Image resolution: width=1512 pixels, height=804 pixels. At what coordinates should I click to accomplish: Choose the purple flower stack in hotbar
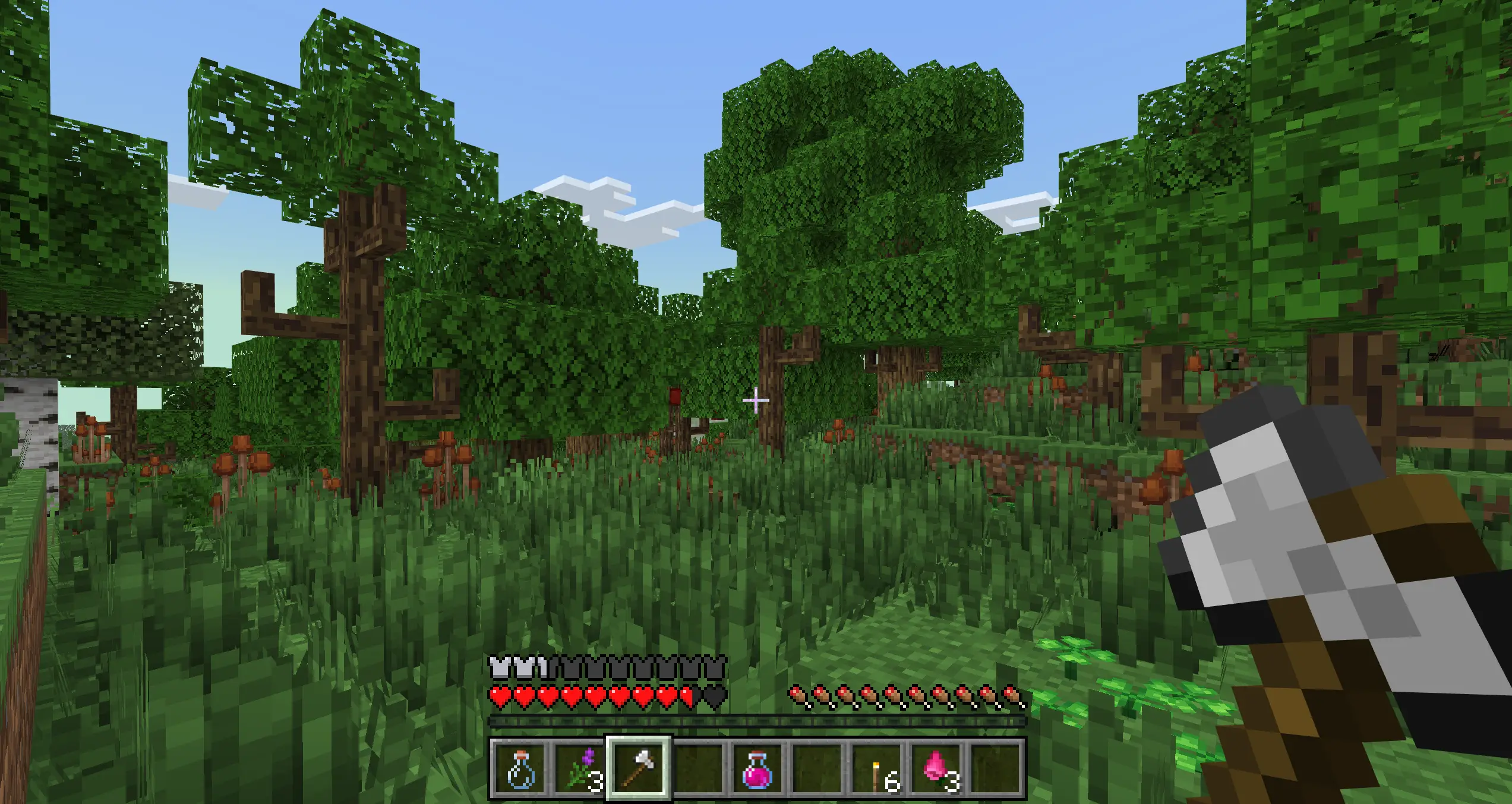tap(579, 768)
